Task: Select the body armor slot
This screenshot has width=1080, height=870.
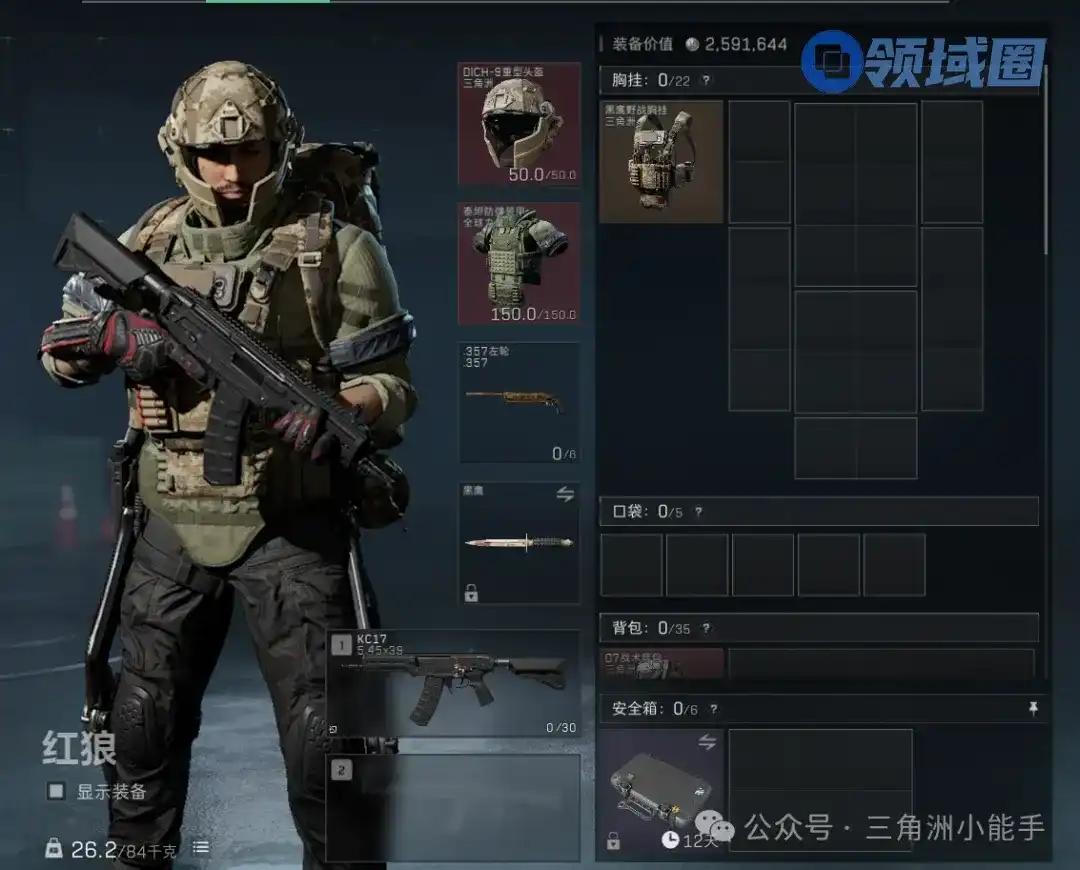Action: tap(519, 264)
